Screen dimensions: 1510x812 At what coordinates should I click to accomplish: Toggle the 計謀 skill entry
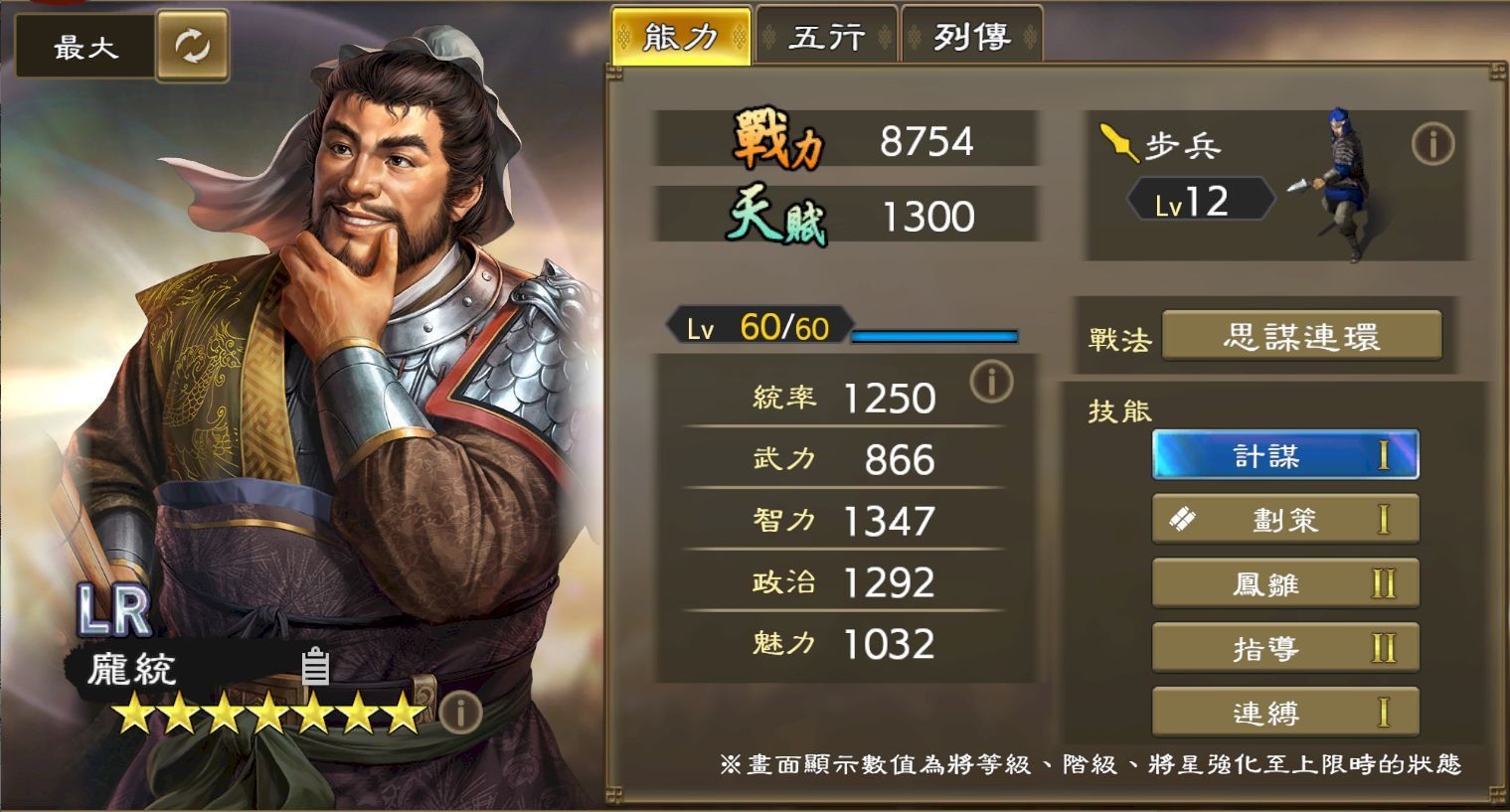point(1284,454)
